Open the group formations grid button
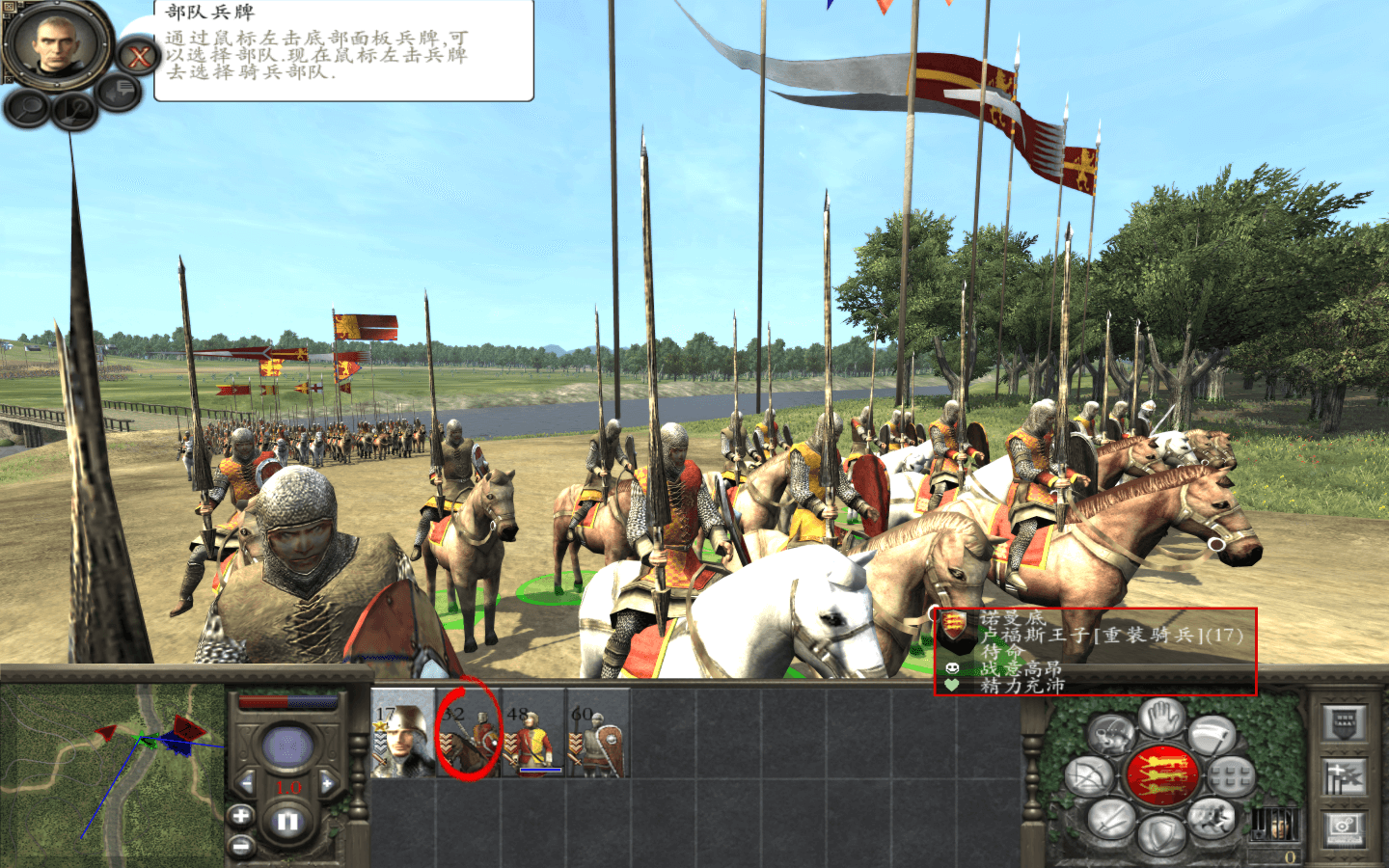 (x=1230, y=776)
